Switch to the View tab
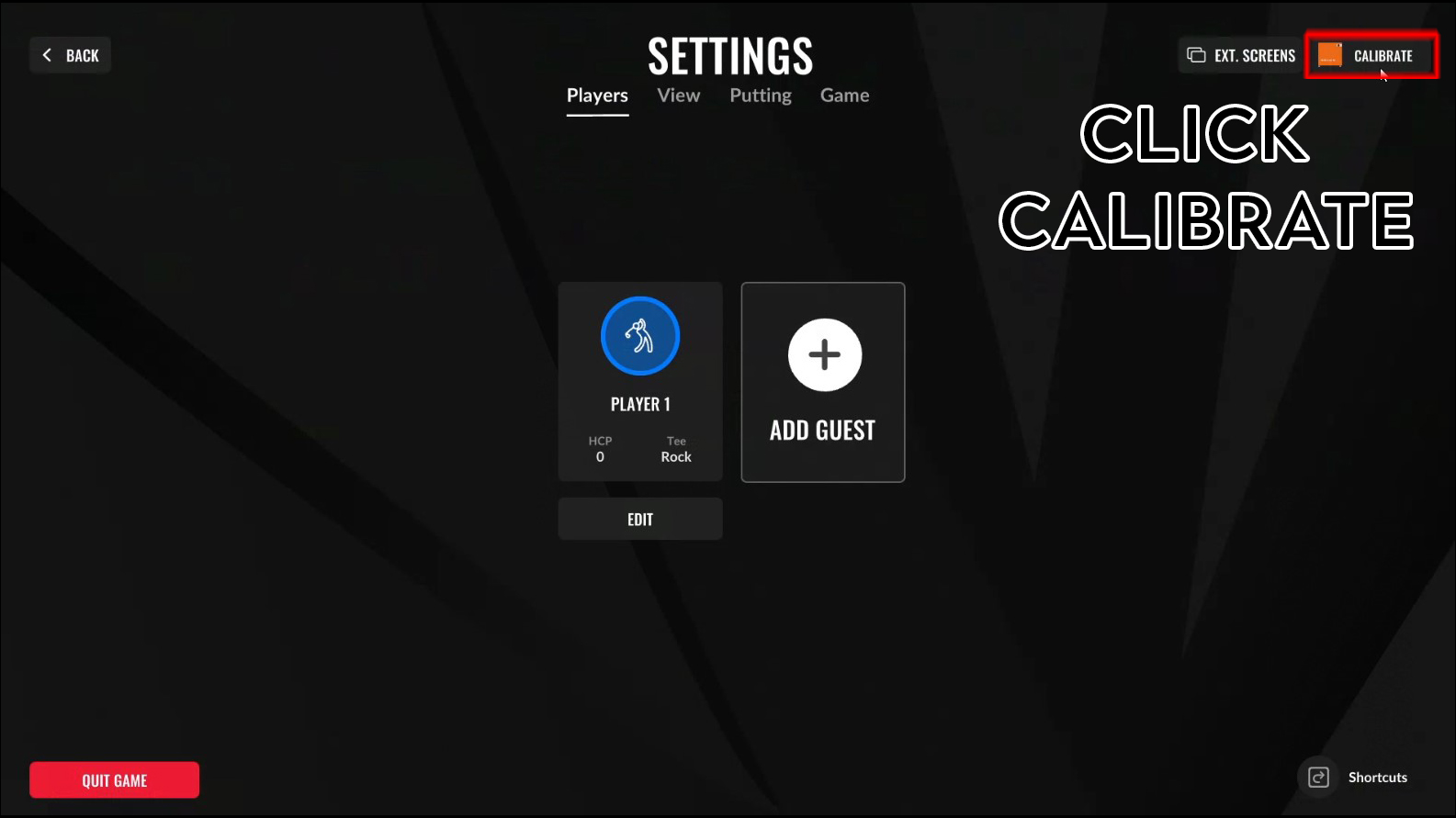The image size is (1456, 818). point(678,95)
